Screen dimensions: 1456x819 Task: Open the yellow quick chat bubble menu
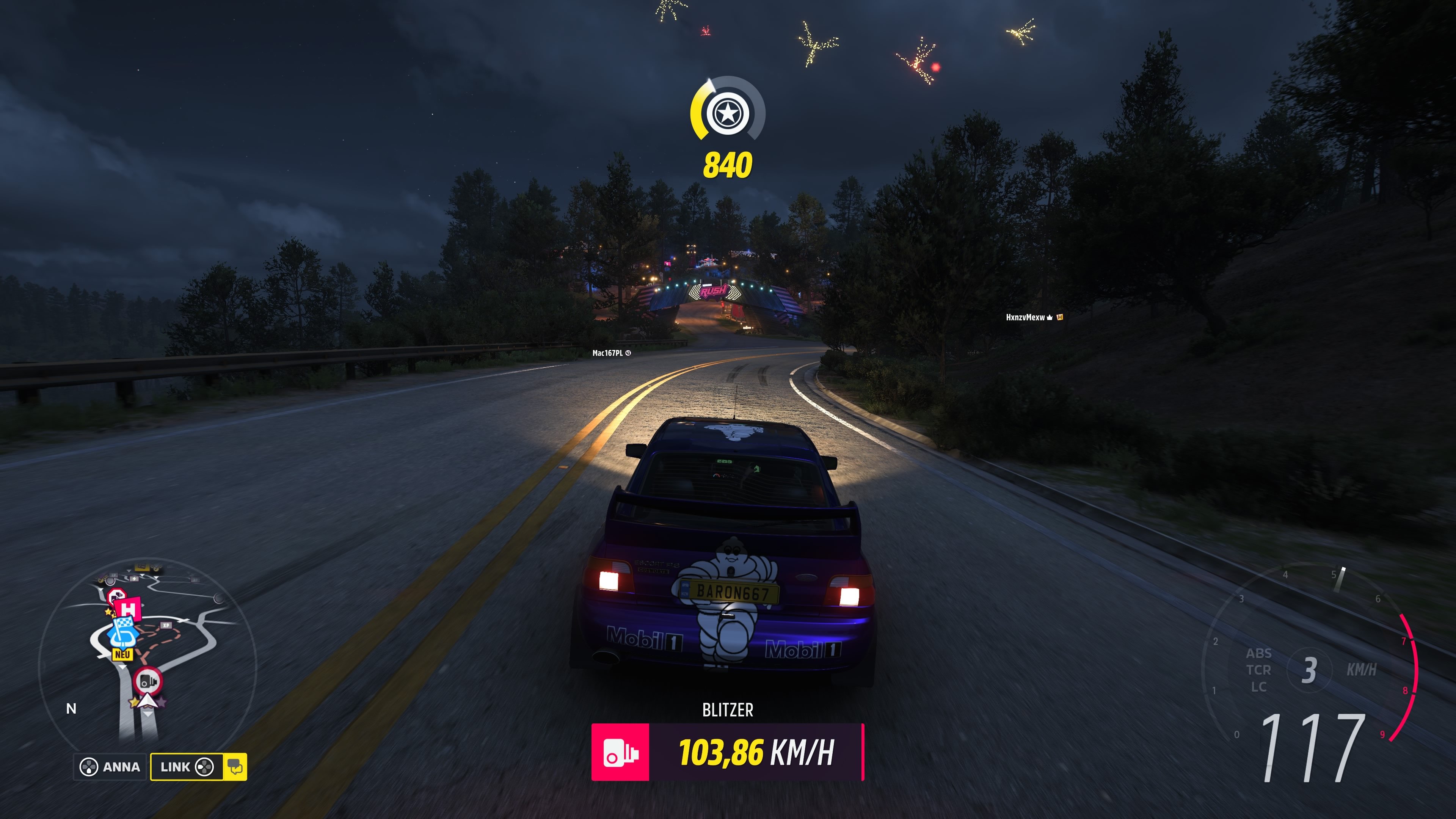tap(236, 767)
